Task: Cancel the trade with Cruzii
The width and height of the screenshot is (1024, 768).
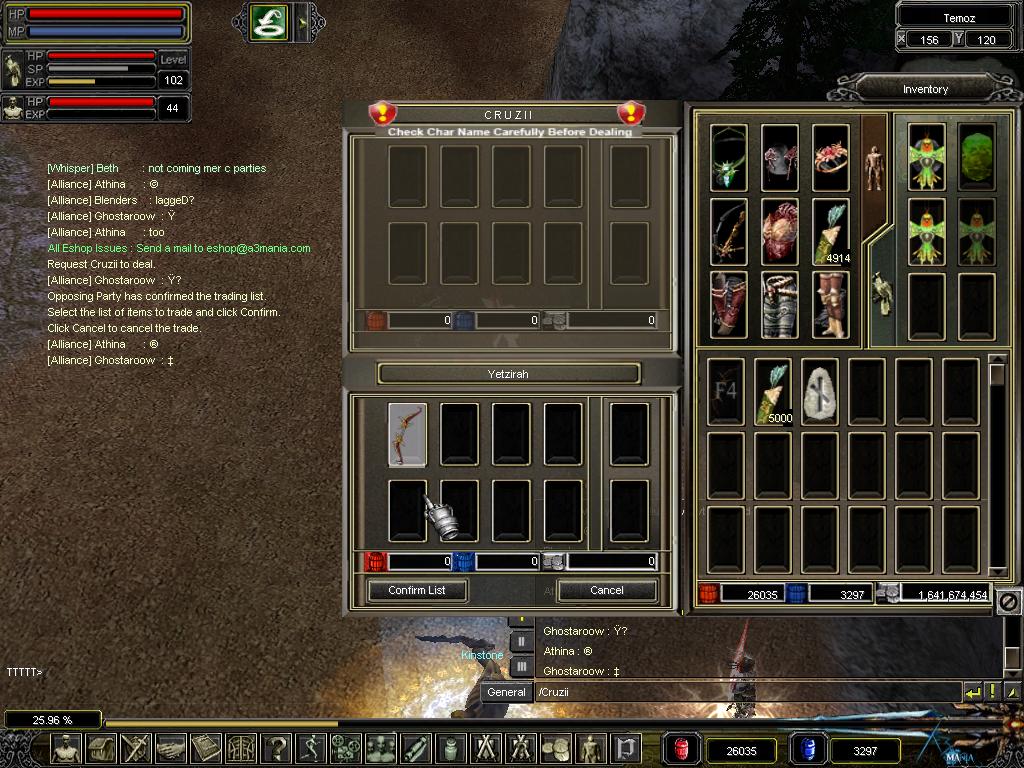Action: pos(606,590)
